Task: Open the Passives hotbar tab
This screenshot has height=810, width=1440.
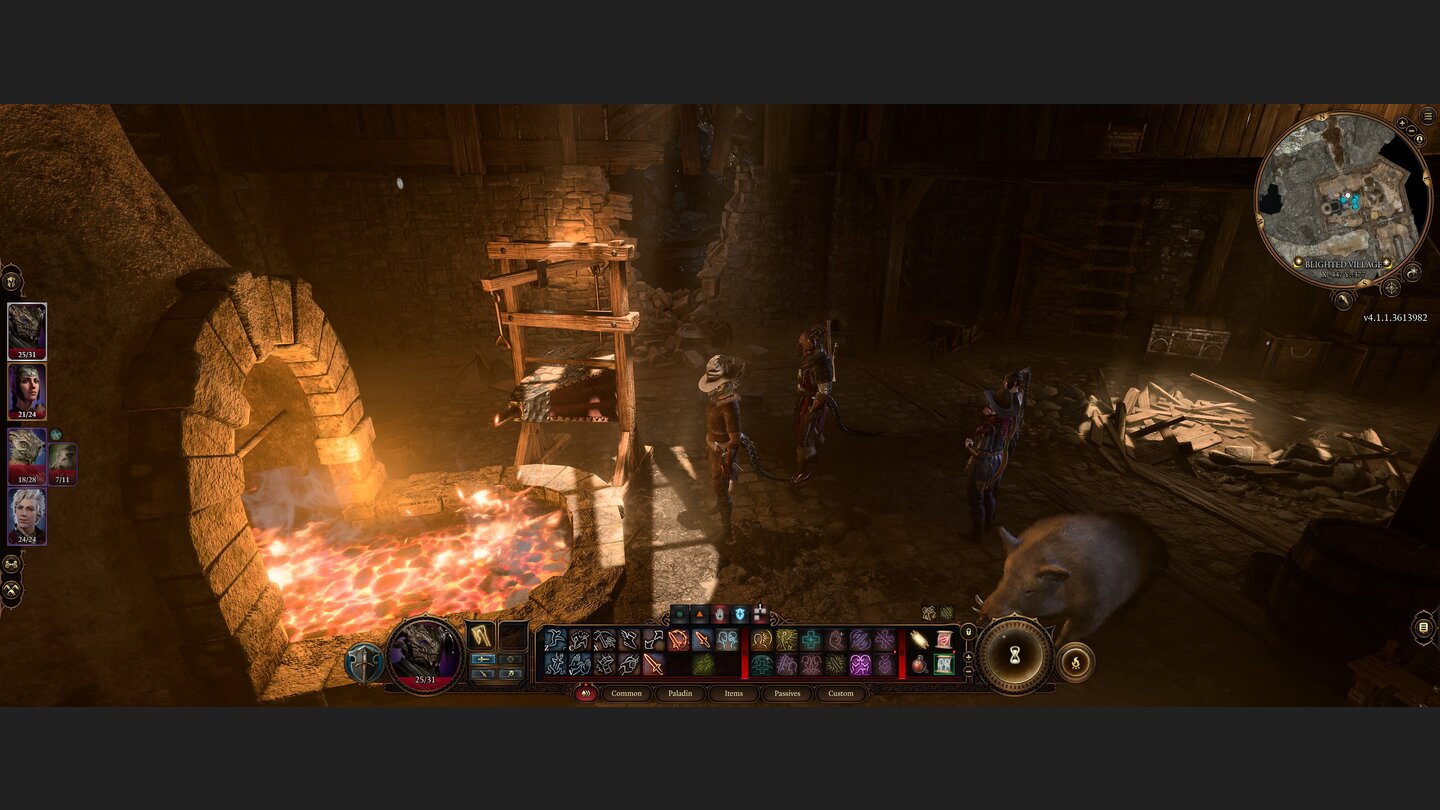Action: point(788,694)
